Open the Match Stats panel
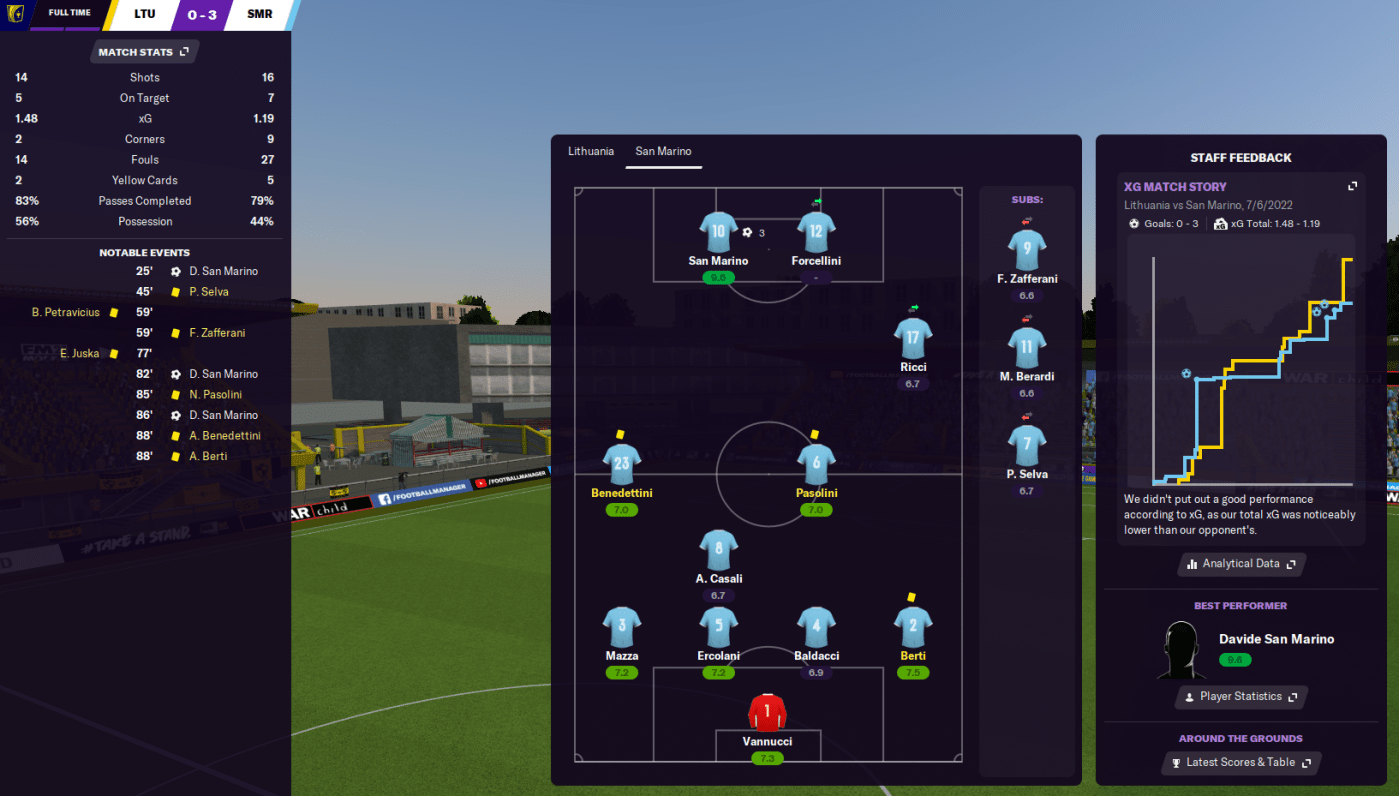 click(143, 52)
